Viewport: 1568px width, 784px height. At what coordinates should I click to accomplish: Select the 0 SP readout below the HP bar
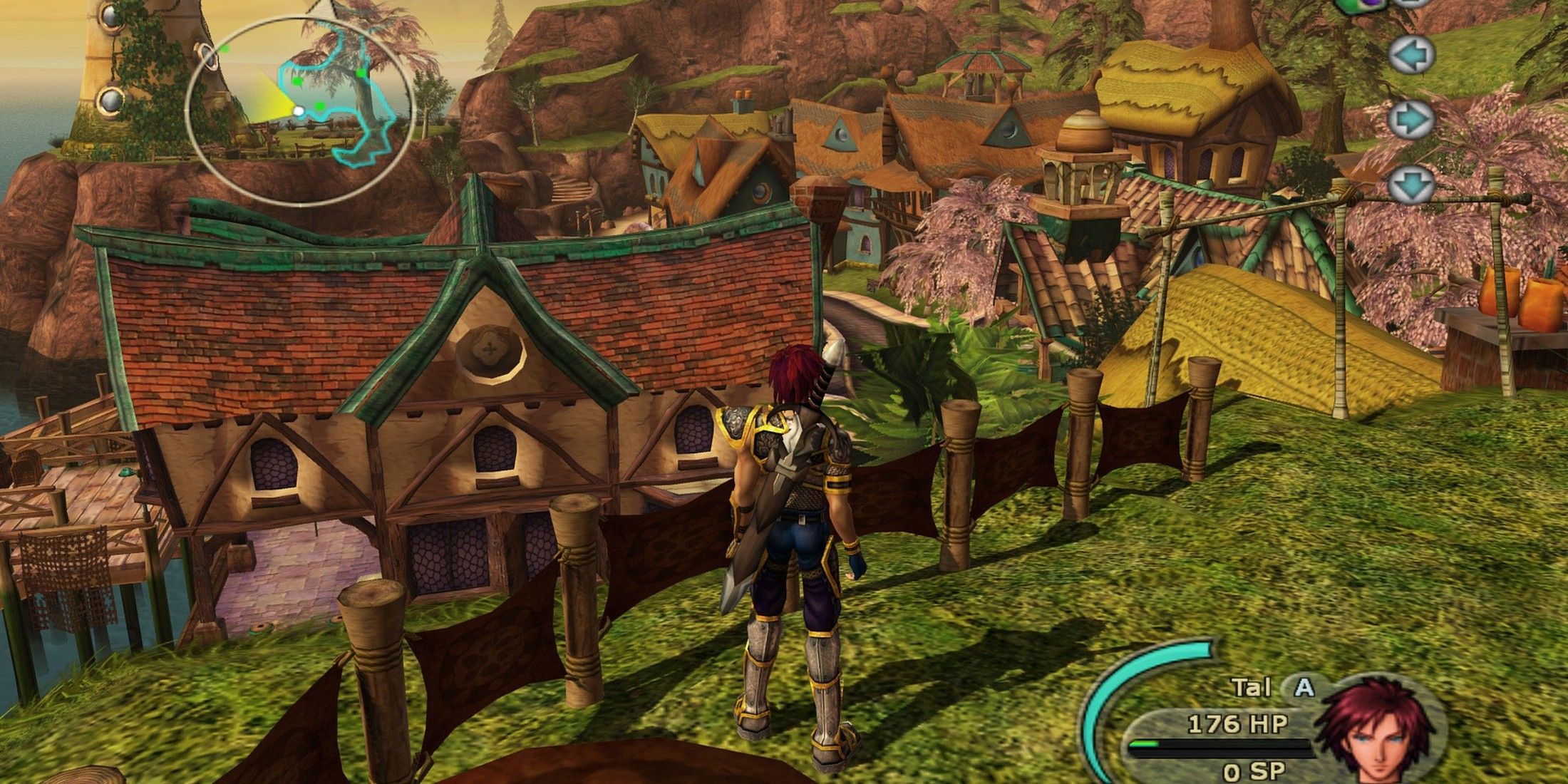pos(1254,770)
